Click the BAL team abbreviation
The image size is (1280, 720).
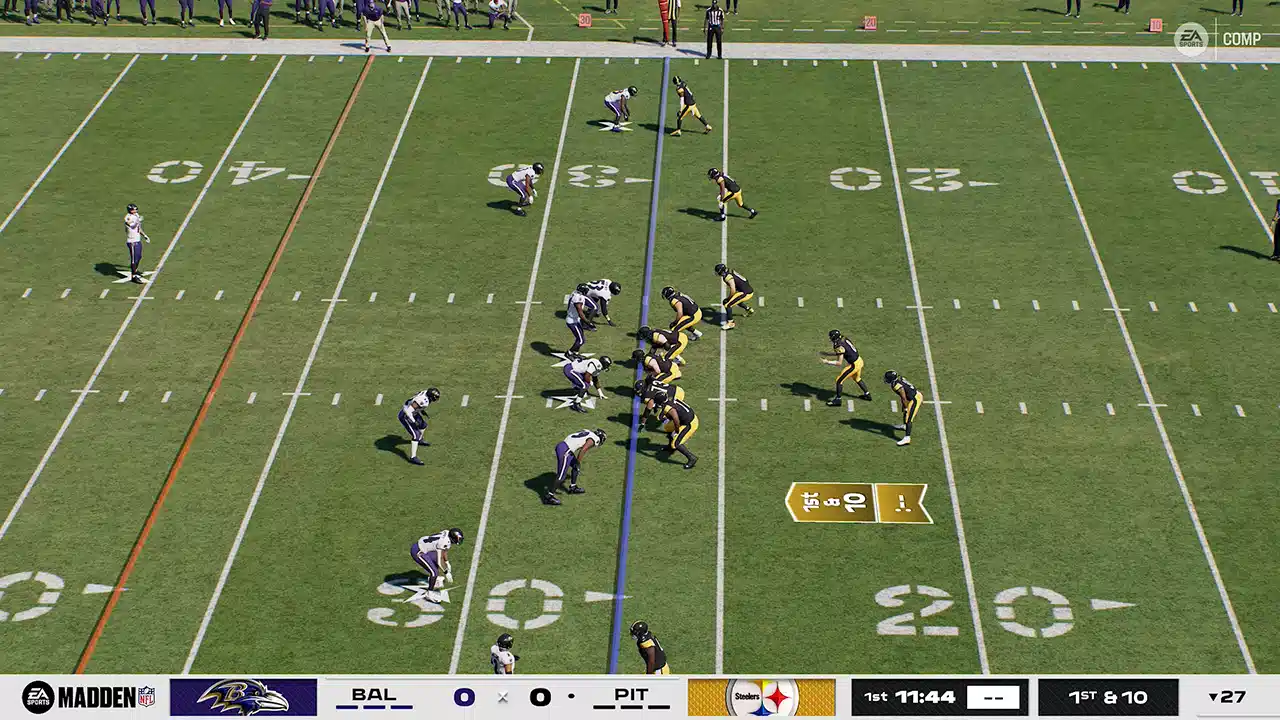(373, 694)
